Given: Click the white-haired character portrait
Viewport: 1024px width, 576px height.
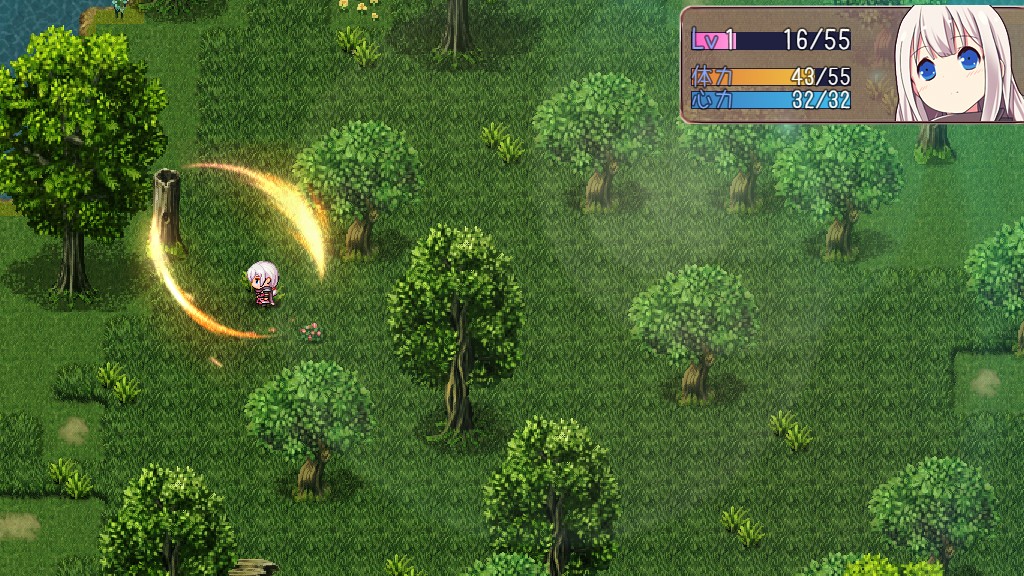Looking at the screenshot, I should [x=950, y=64].
